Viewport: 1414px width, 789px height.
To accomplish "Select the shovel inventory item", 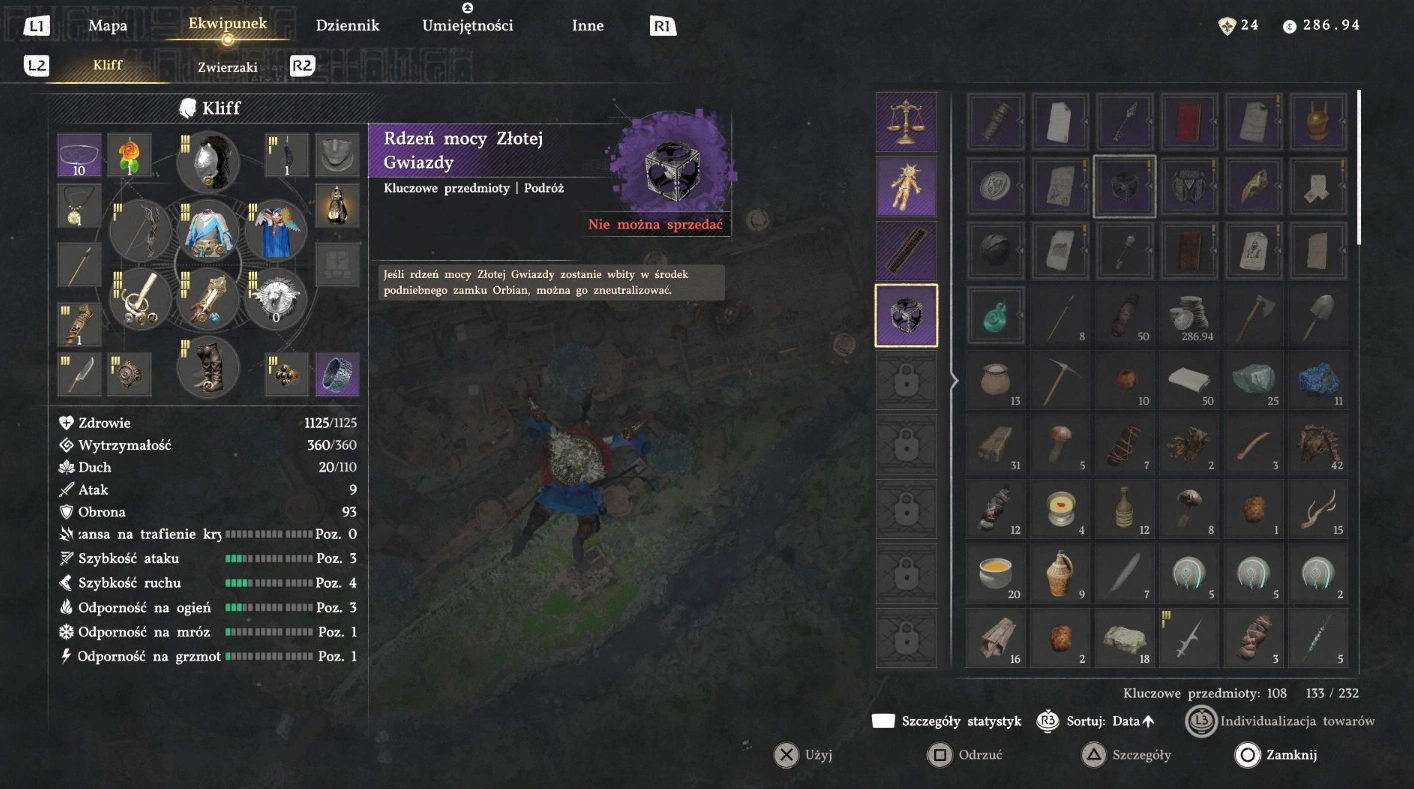I will click(1318, 318).
